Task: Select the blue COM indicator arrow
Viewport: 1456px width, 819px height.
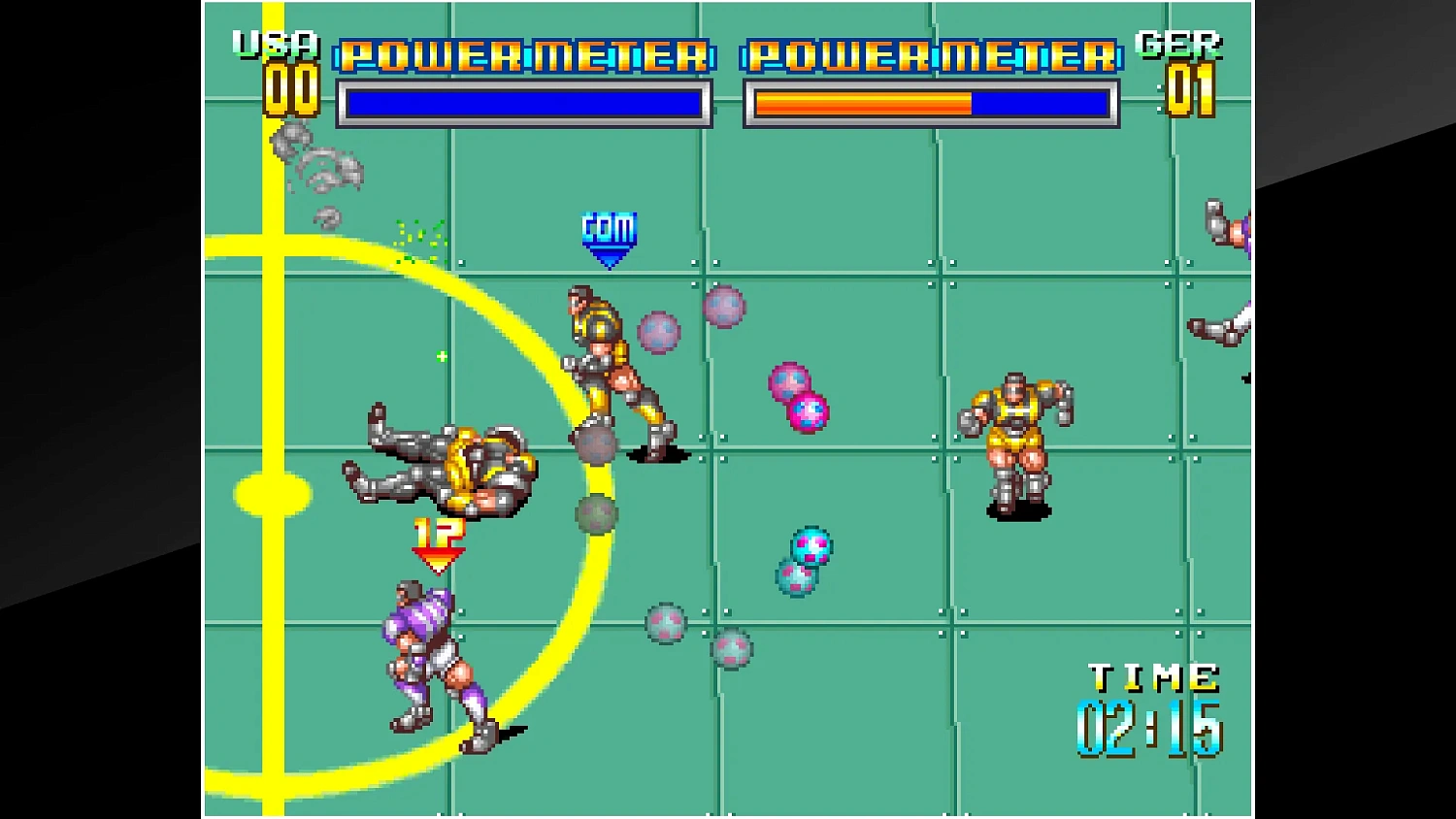Action: tap(608, 236)
